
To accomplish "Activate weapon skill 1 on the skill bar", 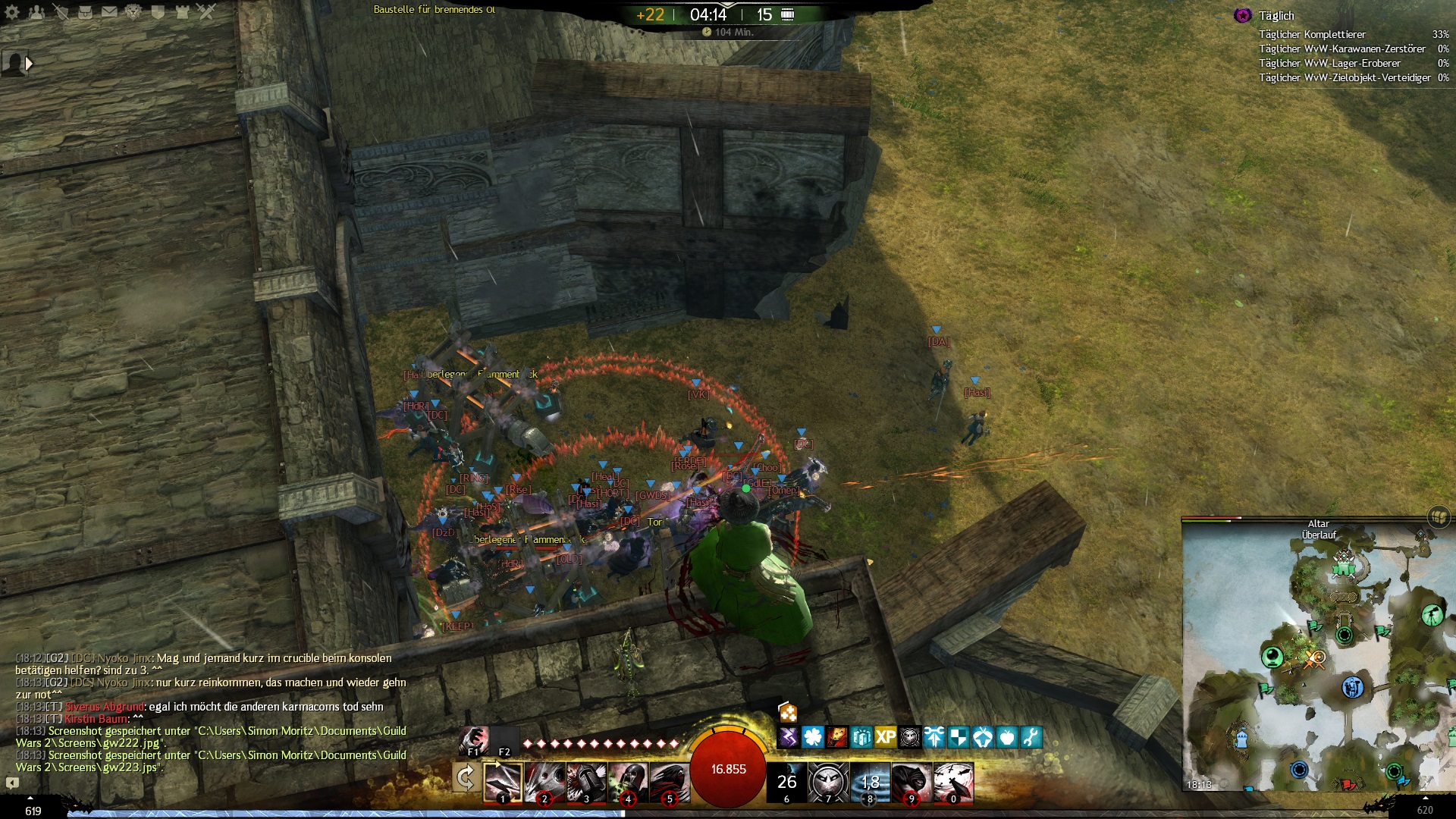I will point(503,782).
